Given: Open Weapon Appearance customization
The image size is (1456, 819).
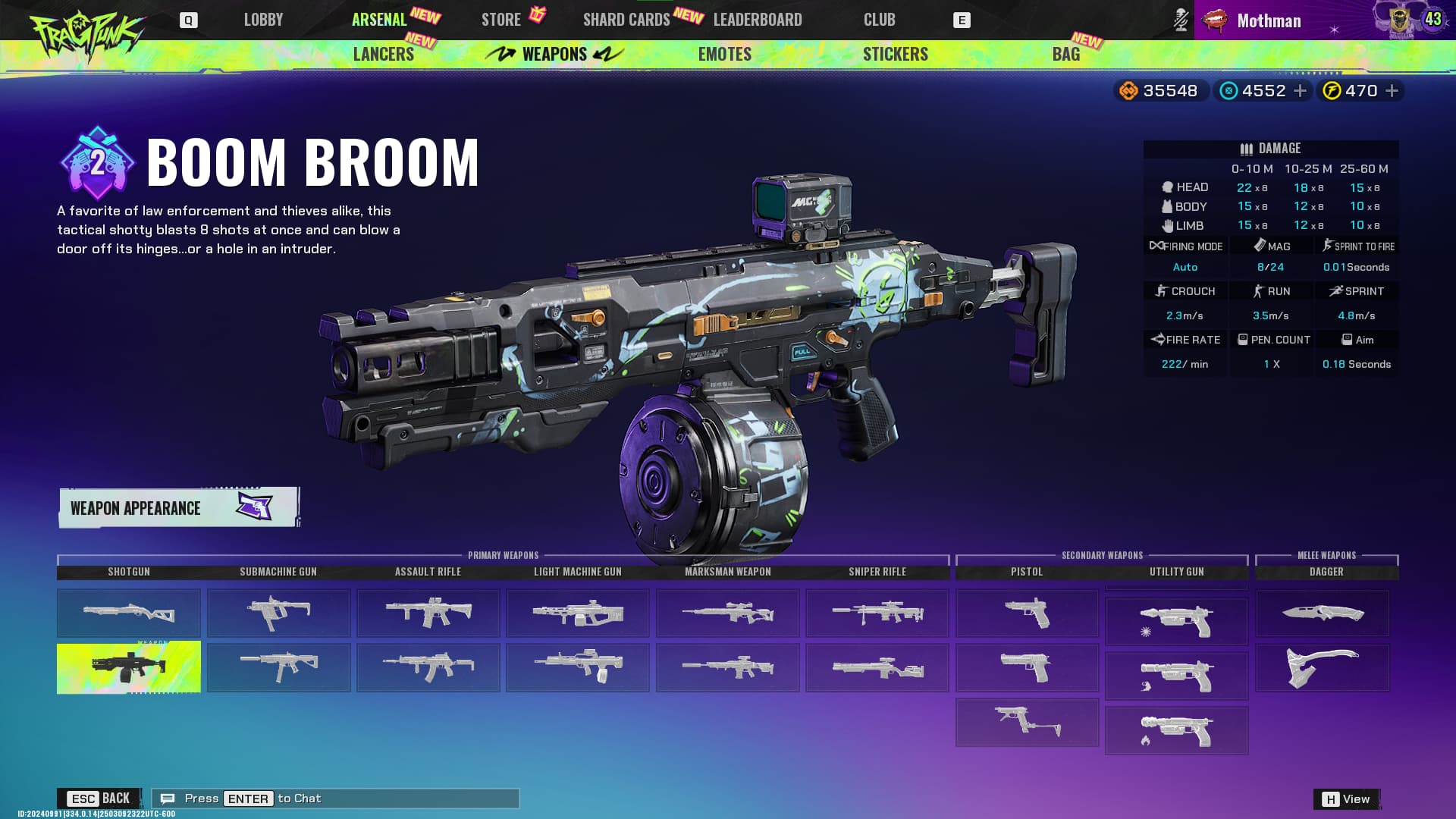Looking at the screenshot, I should coord(179,507).
